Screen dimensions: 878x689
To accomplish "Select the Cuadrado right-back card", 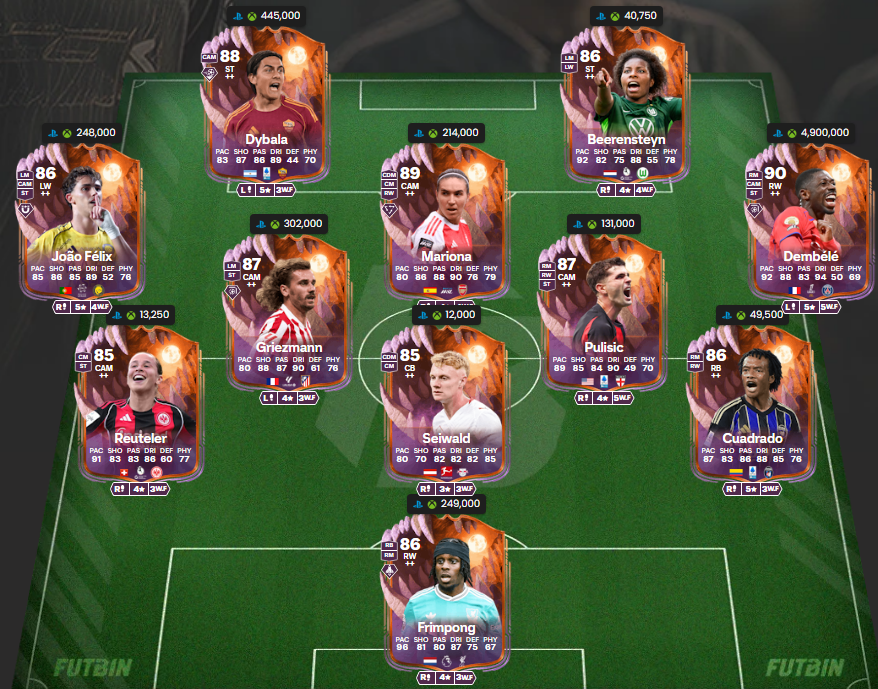I will pyautogui.click(x=750, y=398).
